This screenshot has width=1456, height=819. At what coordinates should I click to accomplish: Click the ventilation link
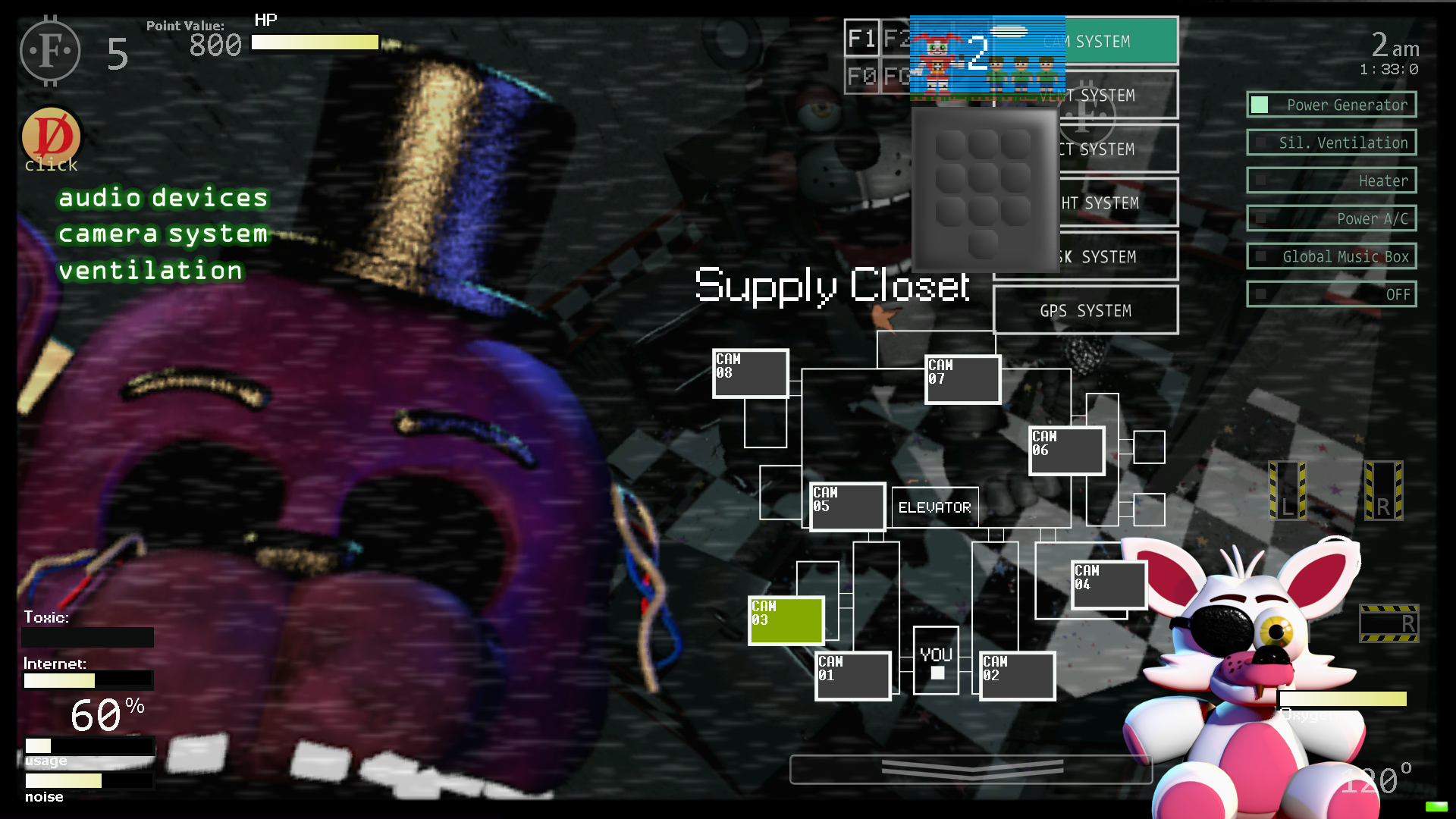click(x=152, y=270)
